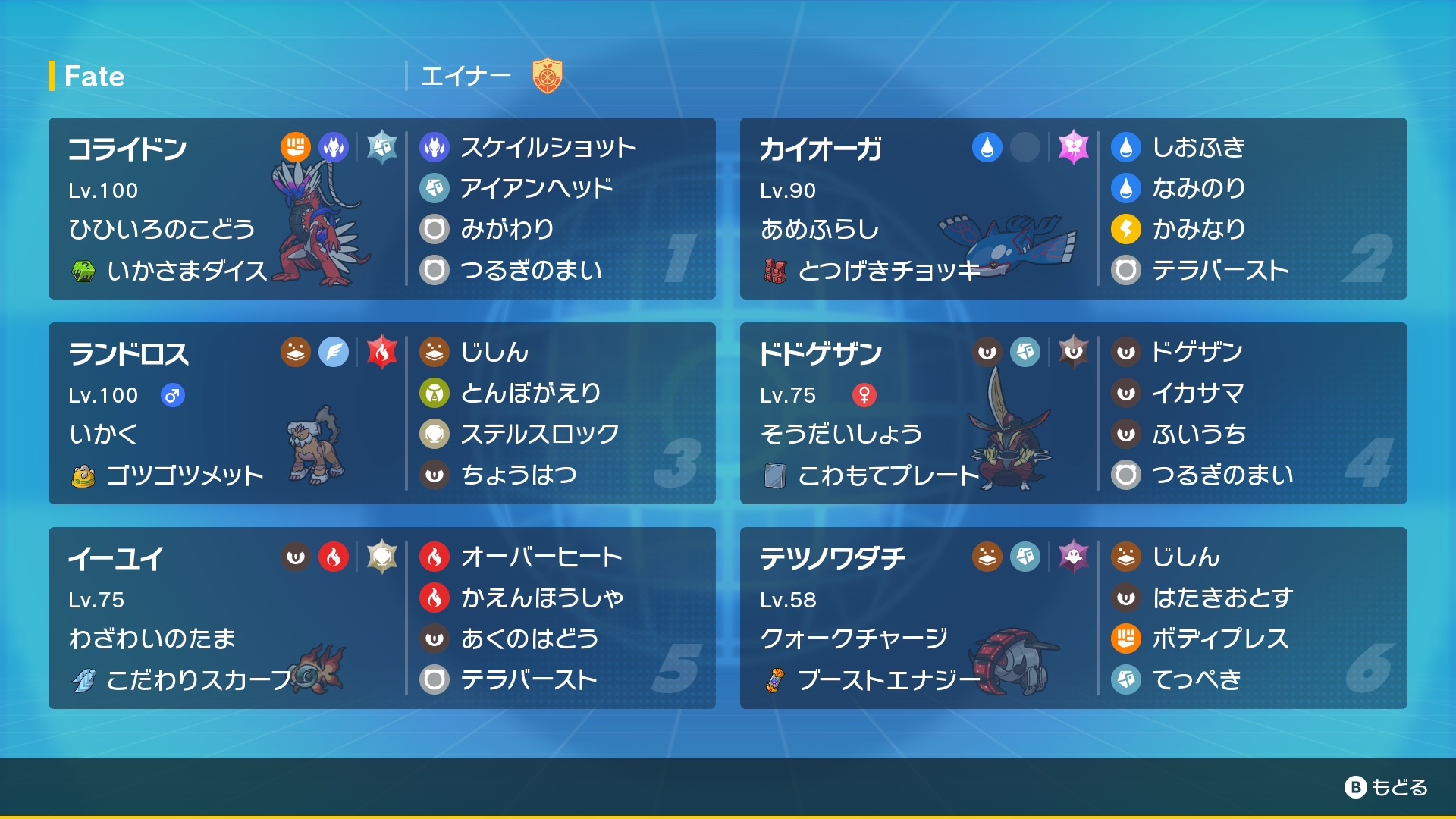Select the Fate team name label

coord(93,76)
